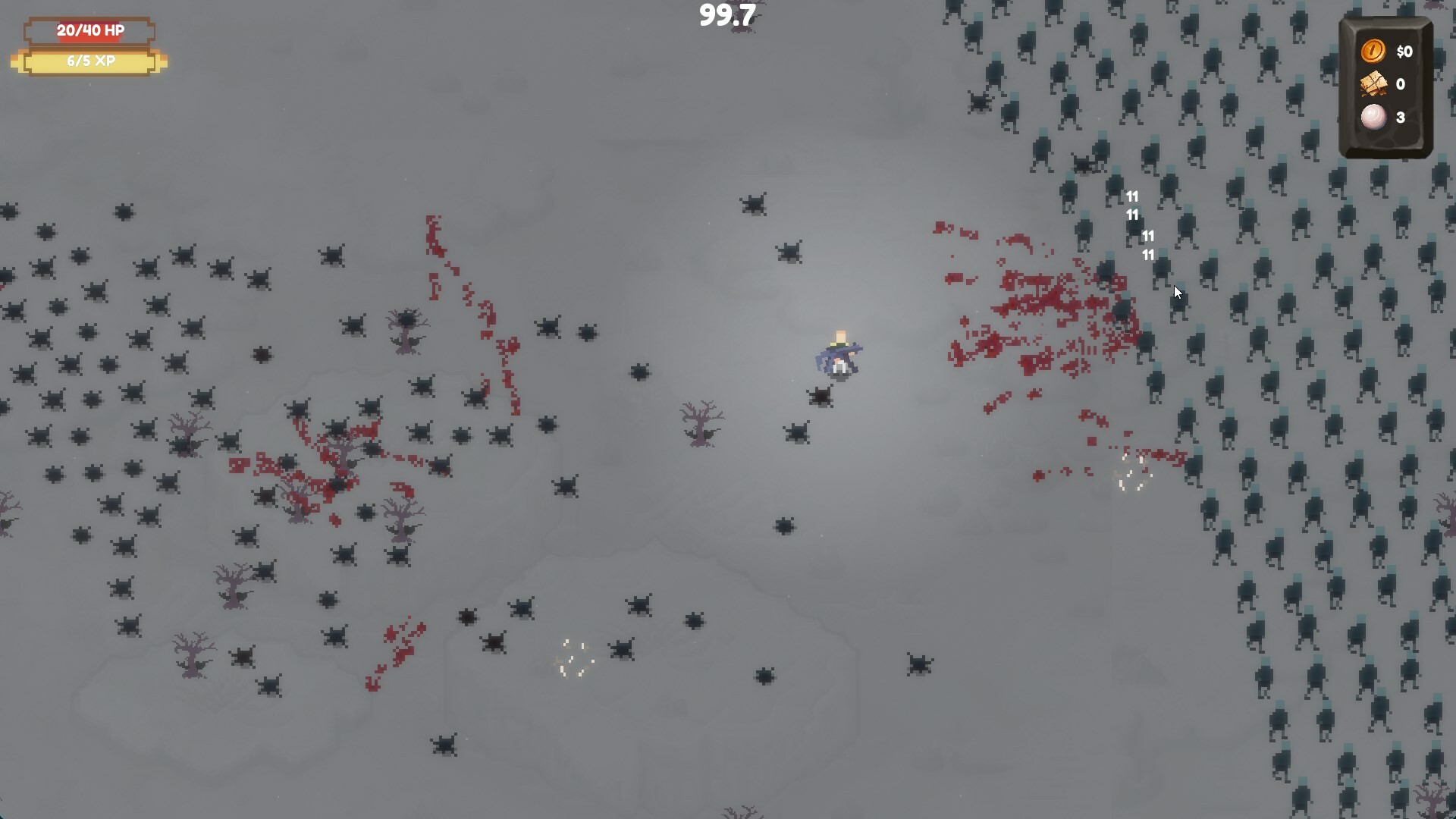
Task: Click the wood counter showing 0
Action: [x=1401, y=84]
